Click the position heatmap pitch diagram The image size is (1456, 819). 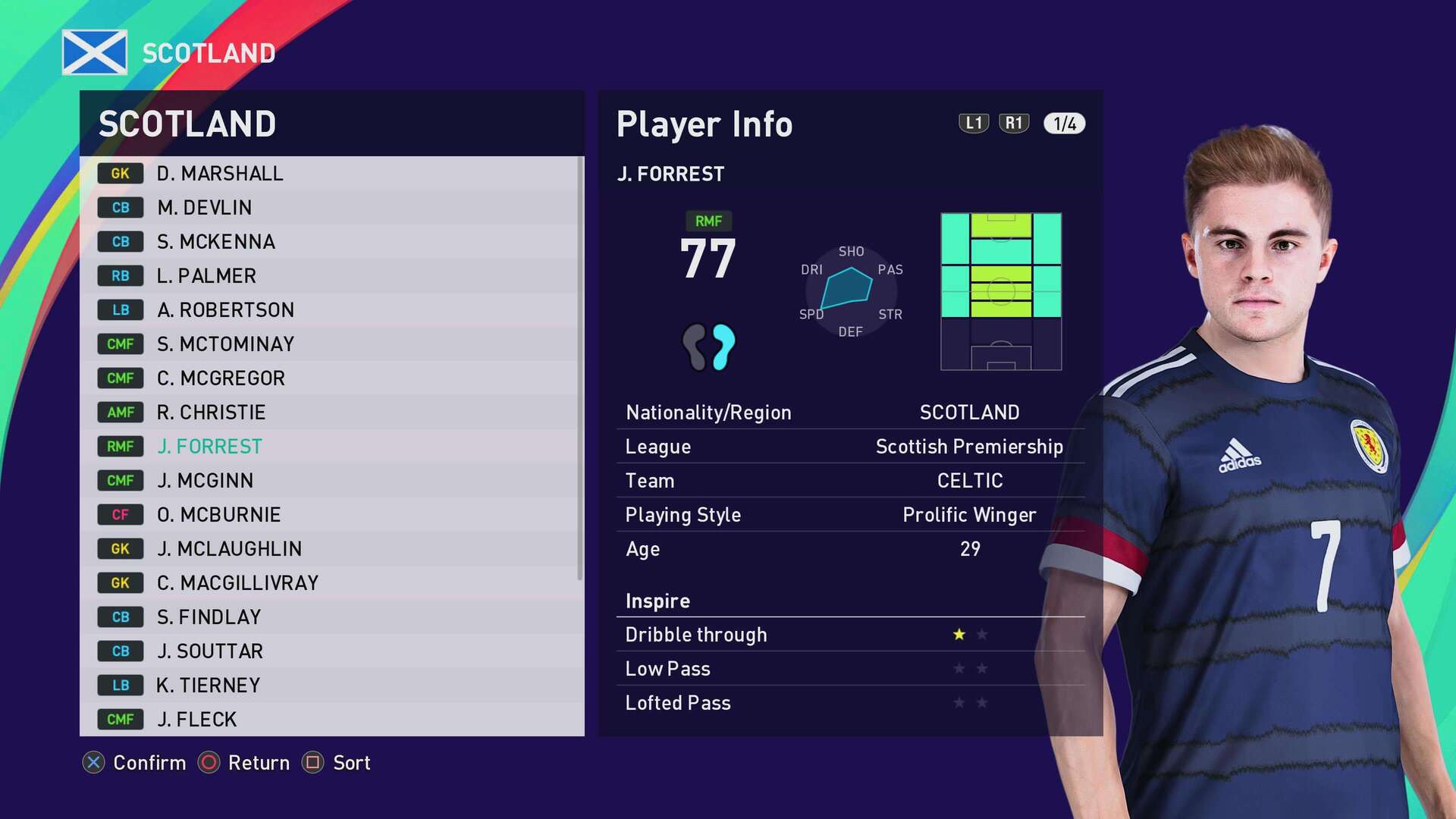click(x=1000, y=292)
